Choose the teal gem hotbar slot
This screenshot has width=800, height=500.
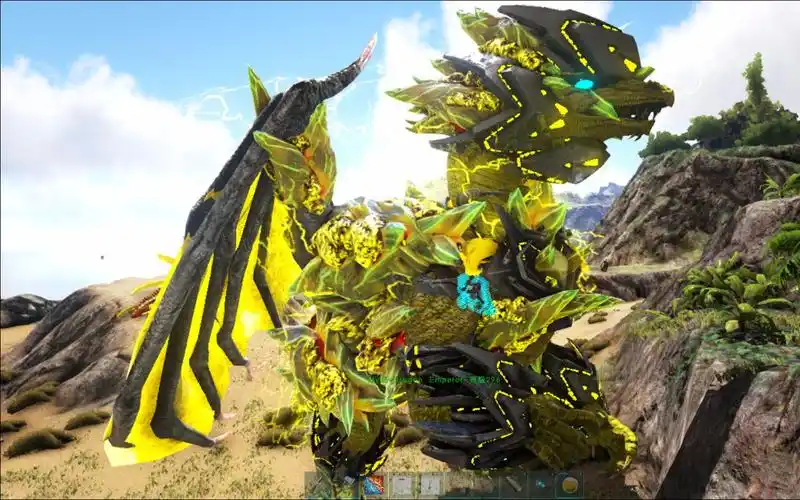point(541,485)
